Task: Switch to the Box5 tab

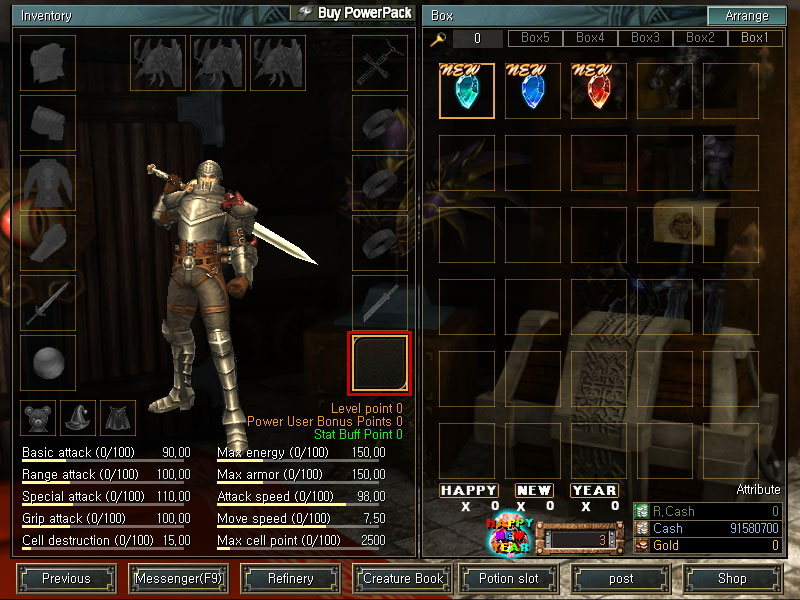Action: tap(536, 38)
